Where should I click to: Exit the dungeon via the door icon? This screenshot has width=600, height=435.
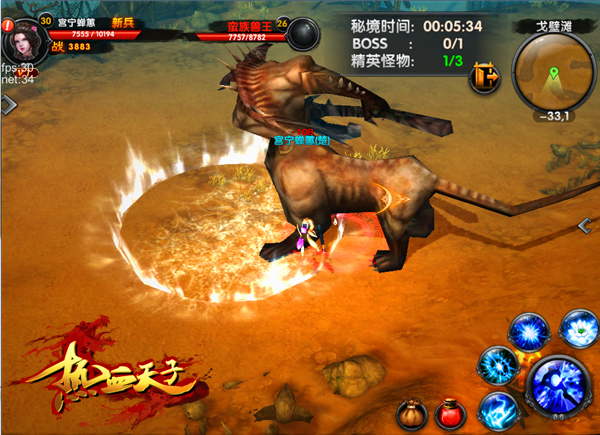pos(488,78)
